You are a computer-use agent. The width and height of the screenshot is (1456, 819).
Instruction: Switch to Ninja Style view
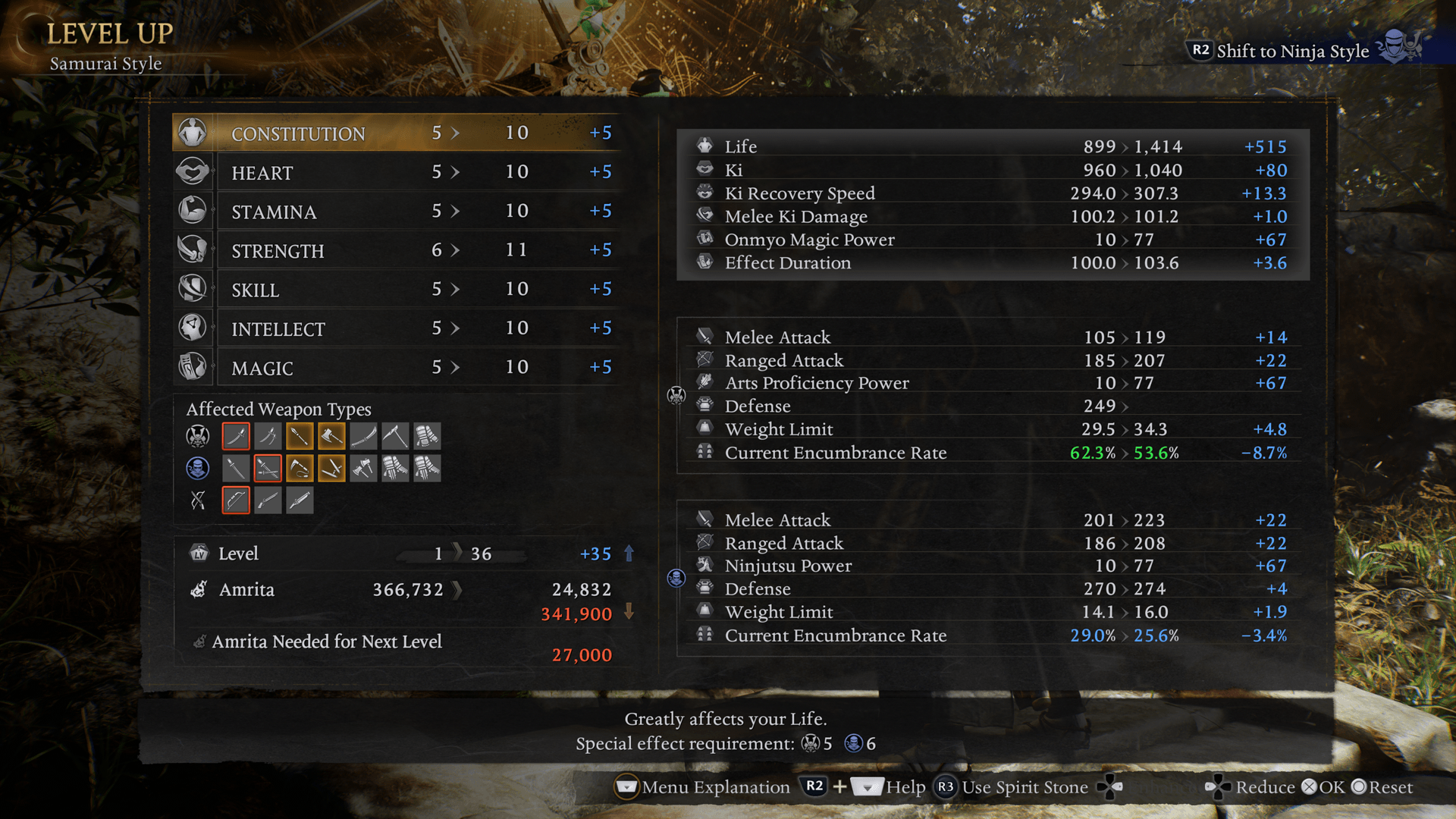(1292, 51)
